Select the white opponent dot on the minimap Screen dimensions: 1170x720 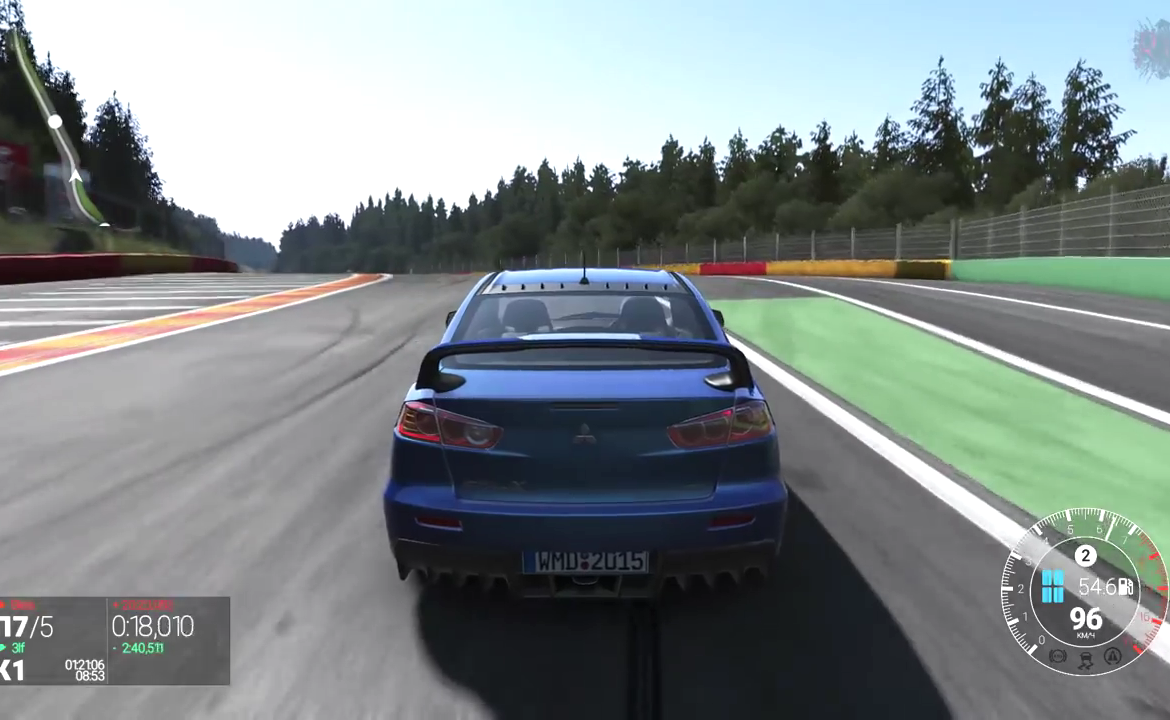55,121
